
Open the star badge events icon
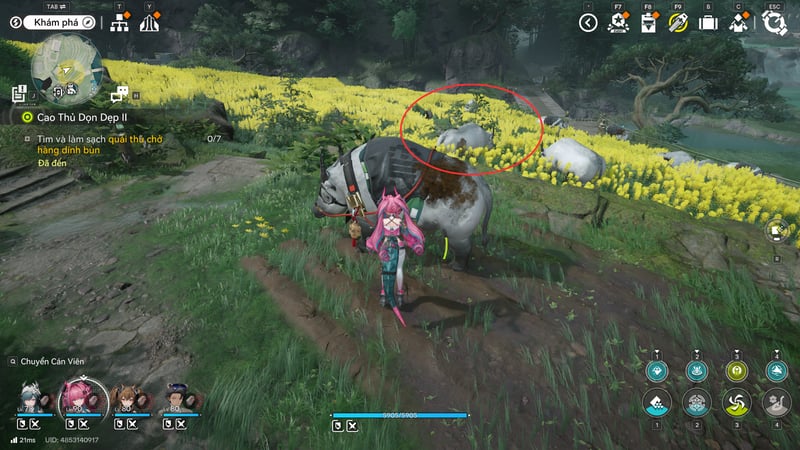coord(618,22)
